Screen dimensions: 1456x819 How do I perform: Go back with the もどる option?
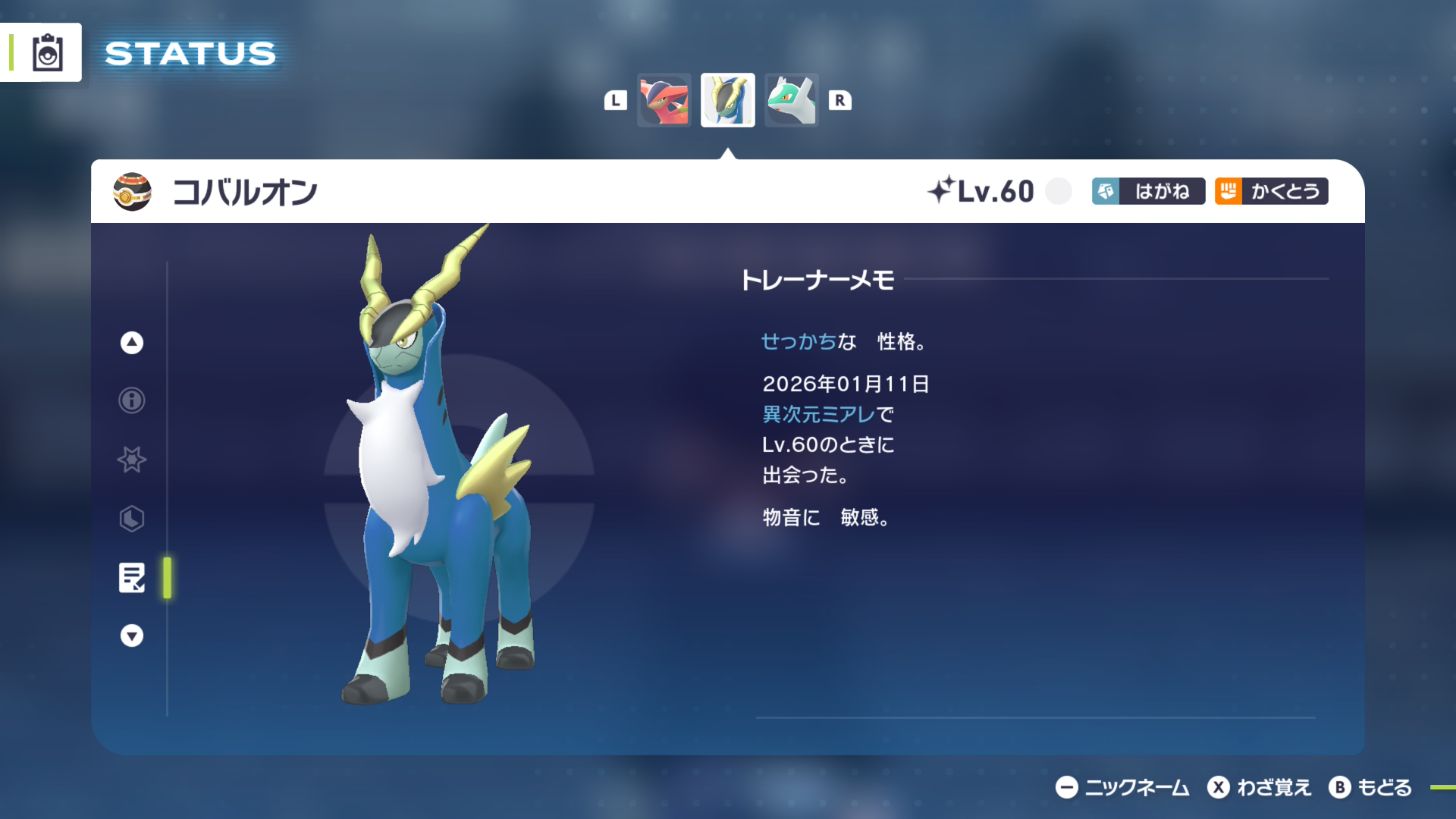[x=1371, y=788]
